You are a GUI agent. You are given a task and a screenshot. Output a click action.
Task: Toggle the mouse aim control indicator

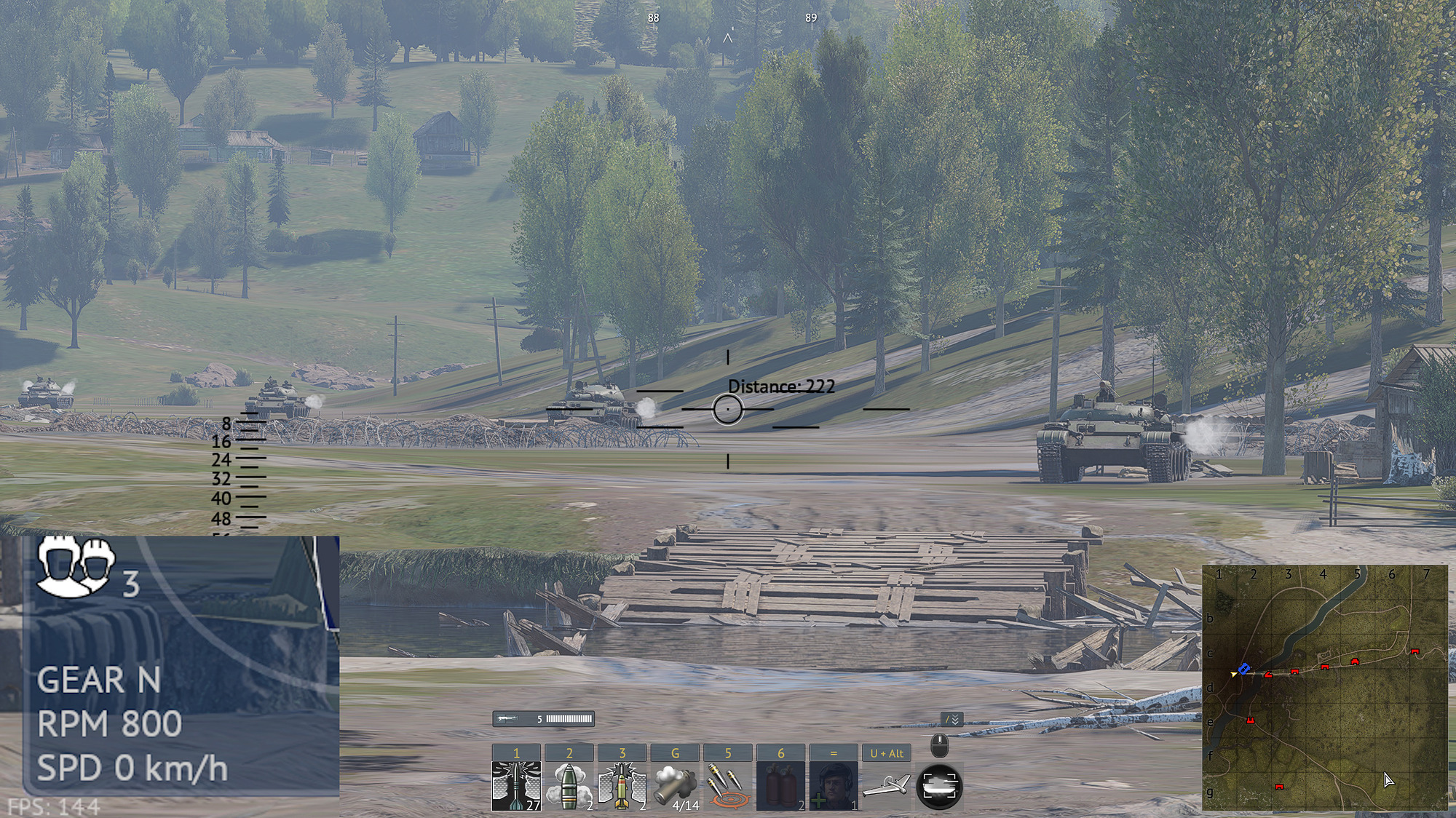click(938, 745)
